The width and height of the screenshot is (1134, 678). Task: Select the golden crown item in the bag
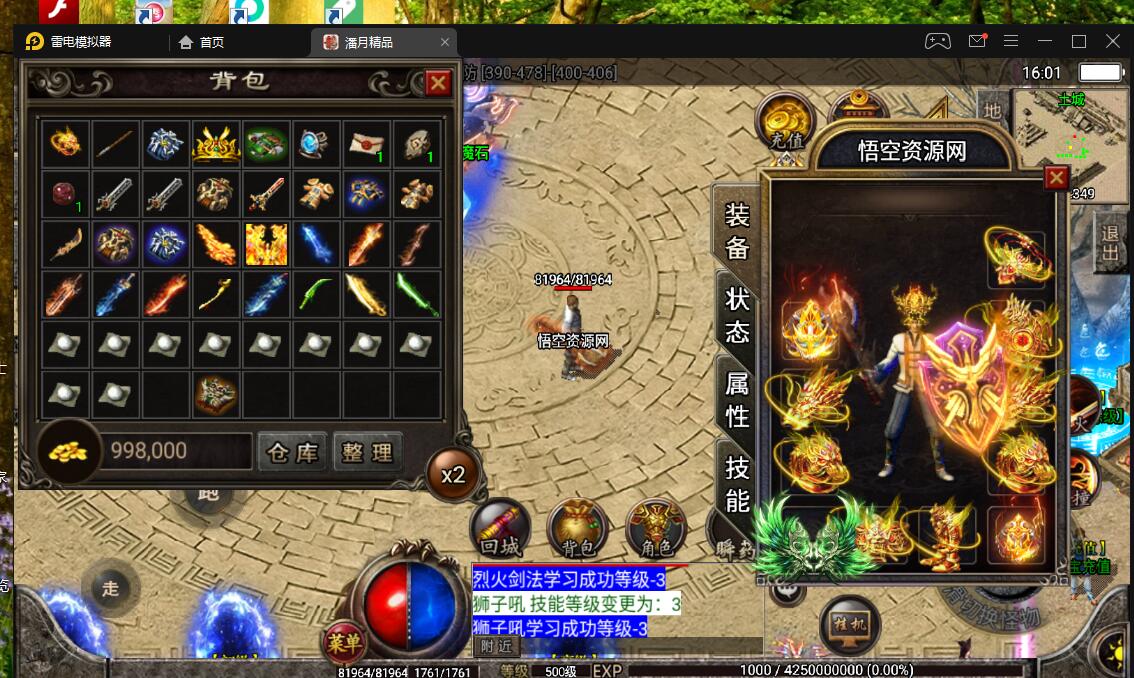tap(216, 145)
